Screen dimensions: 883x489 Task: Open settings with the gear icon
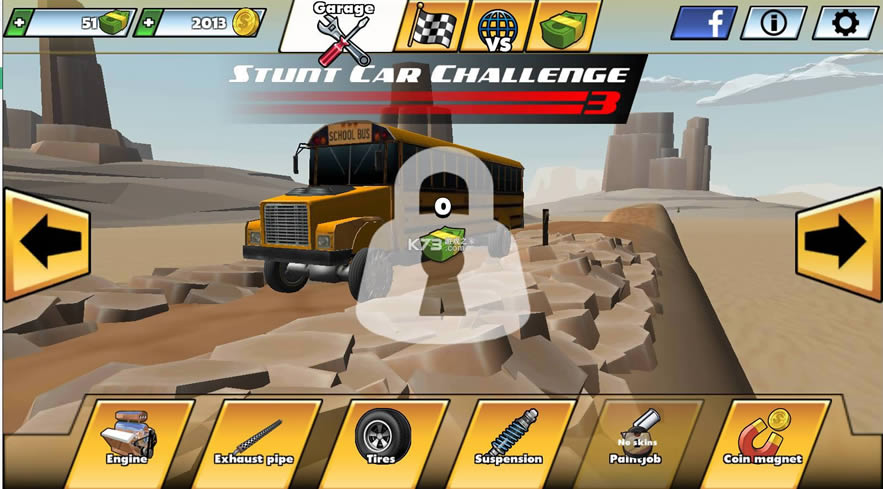pos(845,22)
